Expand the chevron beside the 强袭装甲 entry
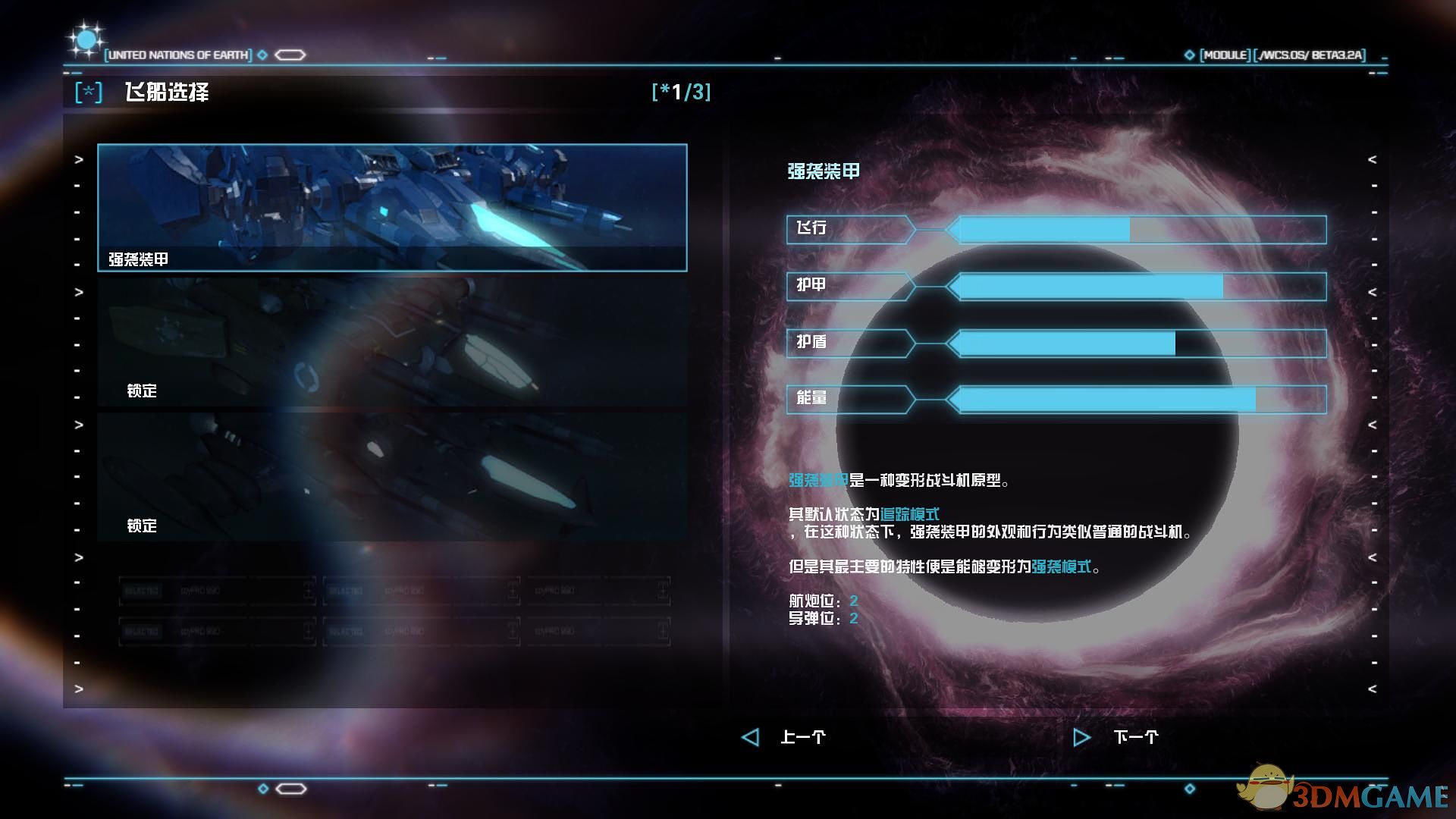This screenshot has height=819, width=1456. (77, 159)
